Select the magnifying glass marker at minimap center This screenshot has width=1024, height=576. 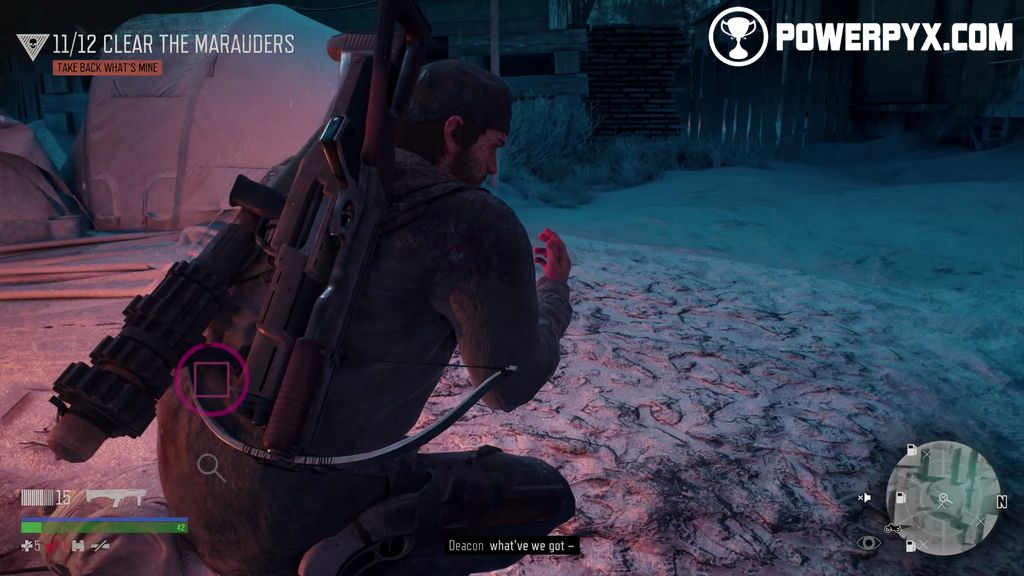942,497
